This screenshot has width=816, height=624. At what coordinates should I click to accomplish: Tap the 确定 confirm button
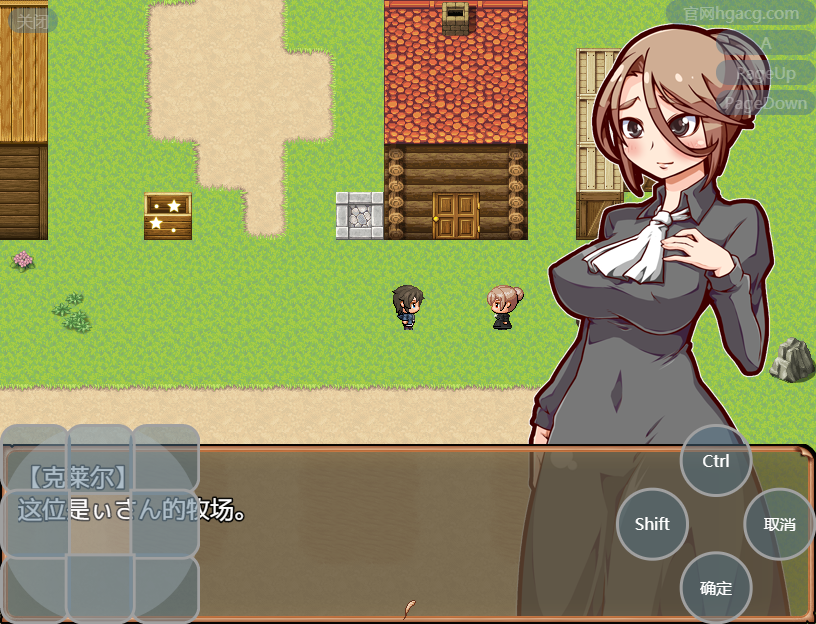(716, 588)
